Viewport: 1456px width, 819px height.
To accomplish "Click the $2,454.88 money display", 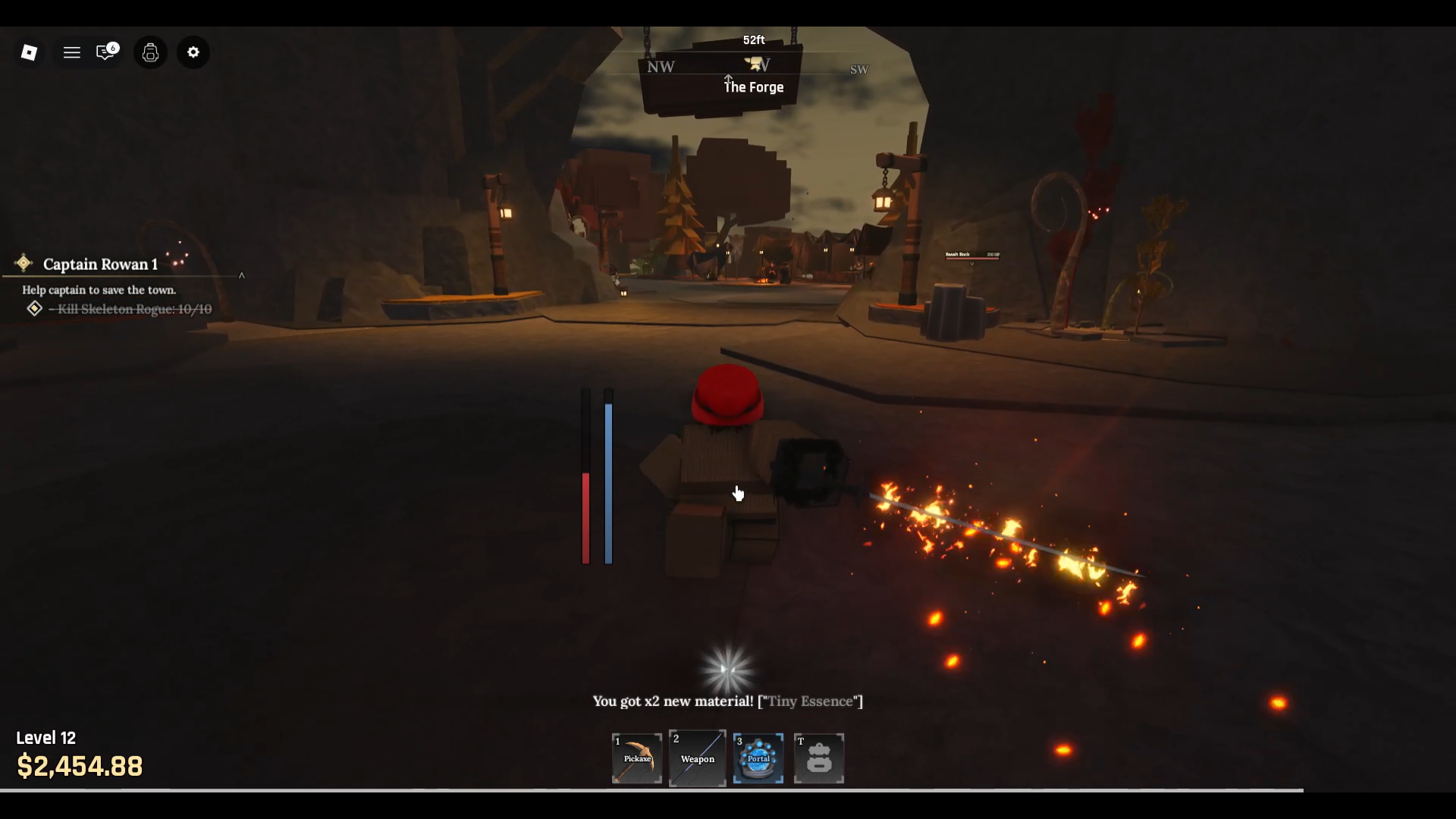I will [x=80, y=765].
